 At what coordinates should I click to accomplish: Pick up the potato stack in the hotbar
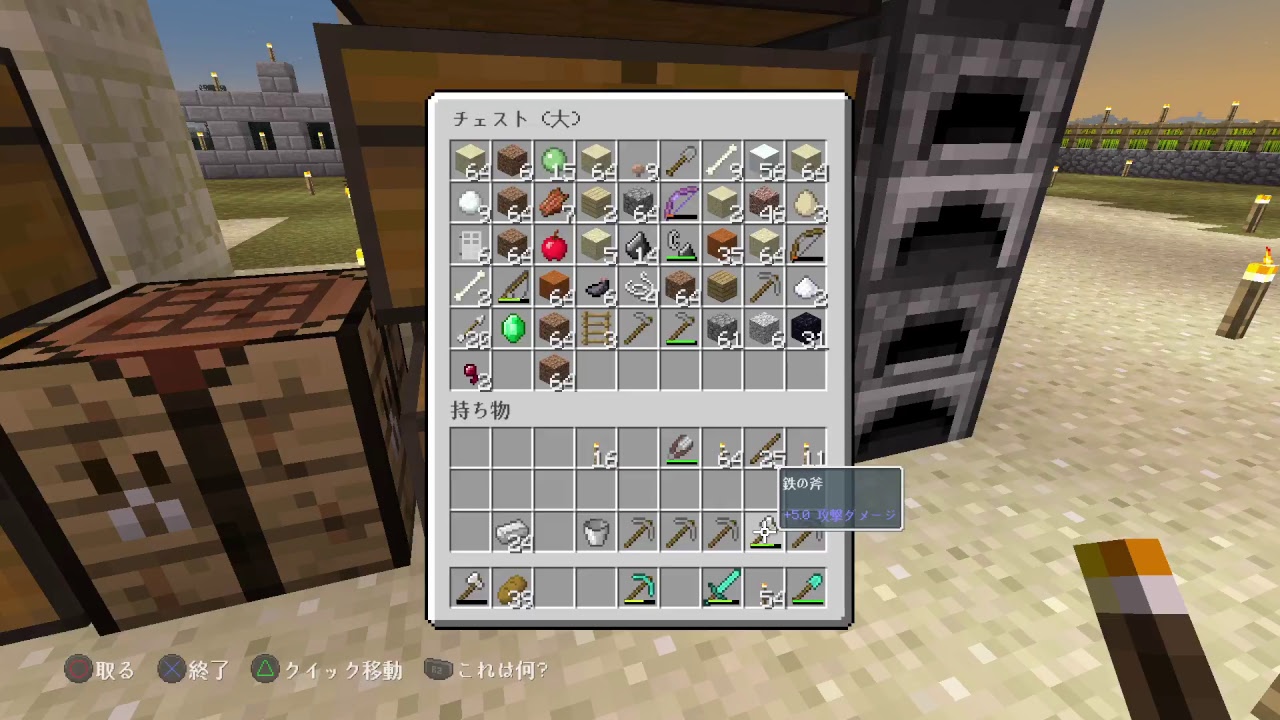pos(512,588)
